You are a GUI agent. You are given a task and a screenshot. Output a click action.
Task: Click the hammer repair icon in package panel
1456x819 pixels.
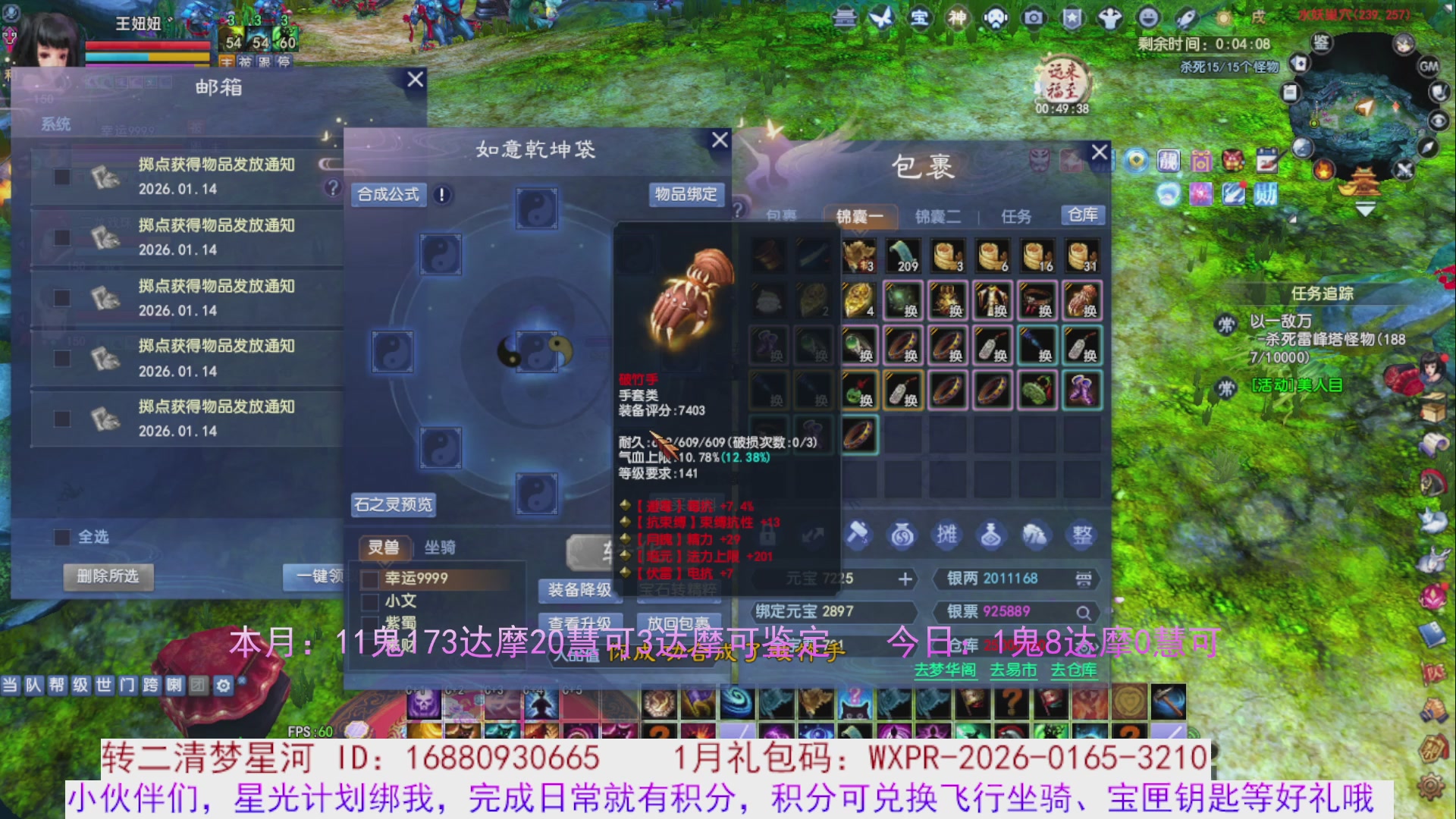(857, 535)
